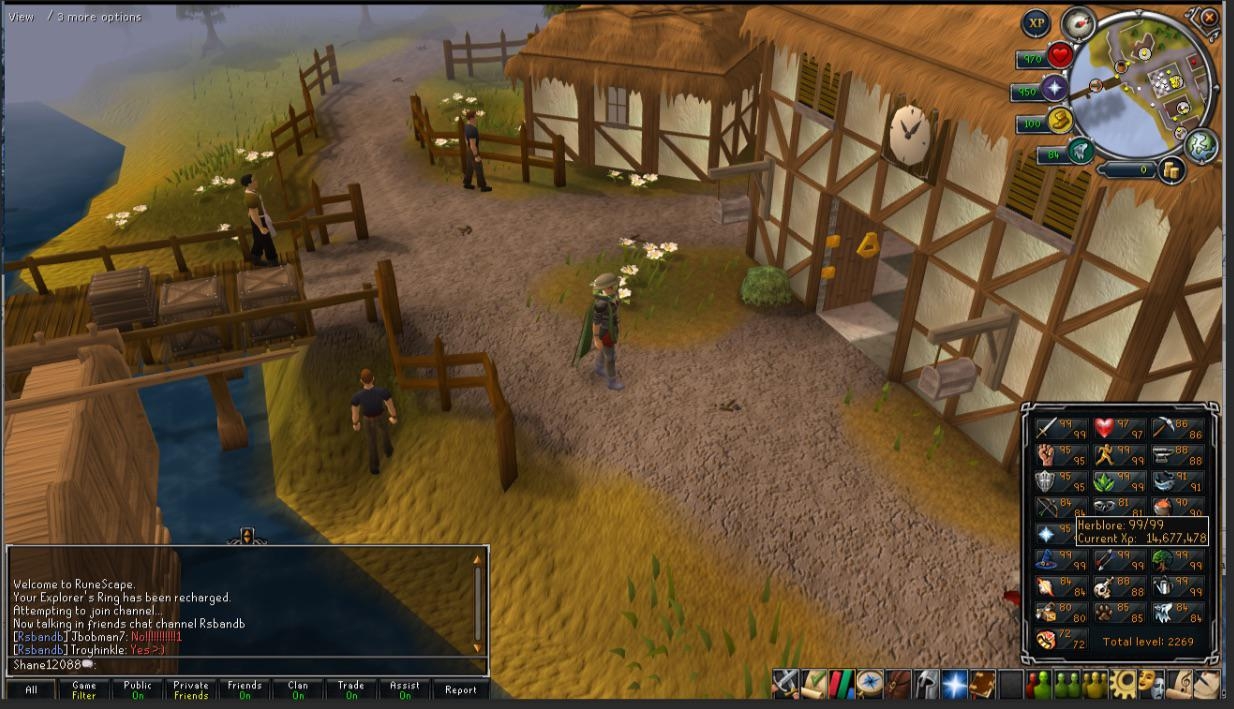The width and height of the screenshot is (1234, 709).
Task: Select the Agility skill running figure
Action: coord(1105,455)
